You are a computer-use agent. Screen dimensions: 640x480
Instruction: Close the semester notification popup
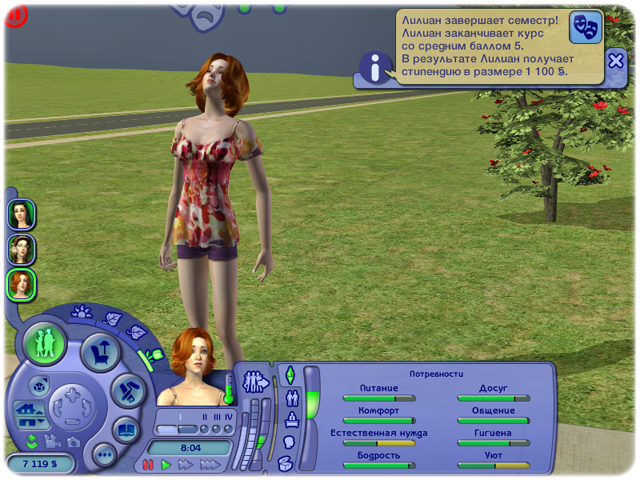click(x=616, y=61)
